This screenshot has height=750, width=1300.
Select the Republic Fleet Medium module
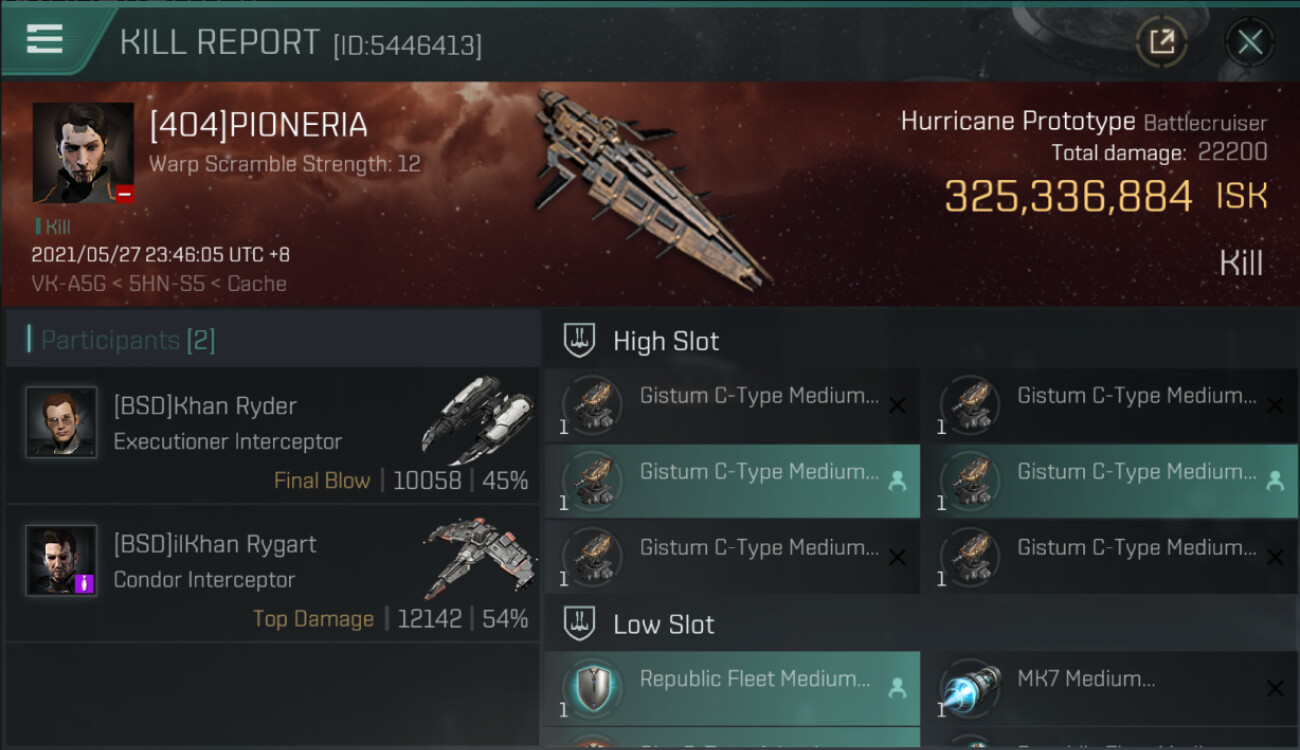pos(732,688)
